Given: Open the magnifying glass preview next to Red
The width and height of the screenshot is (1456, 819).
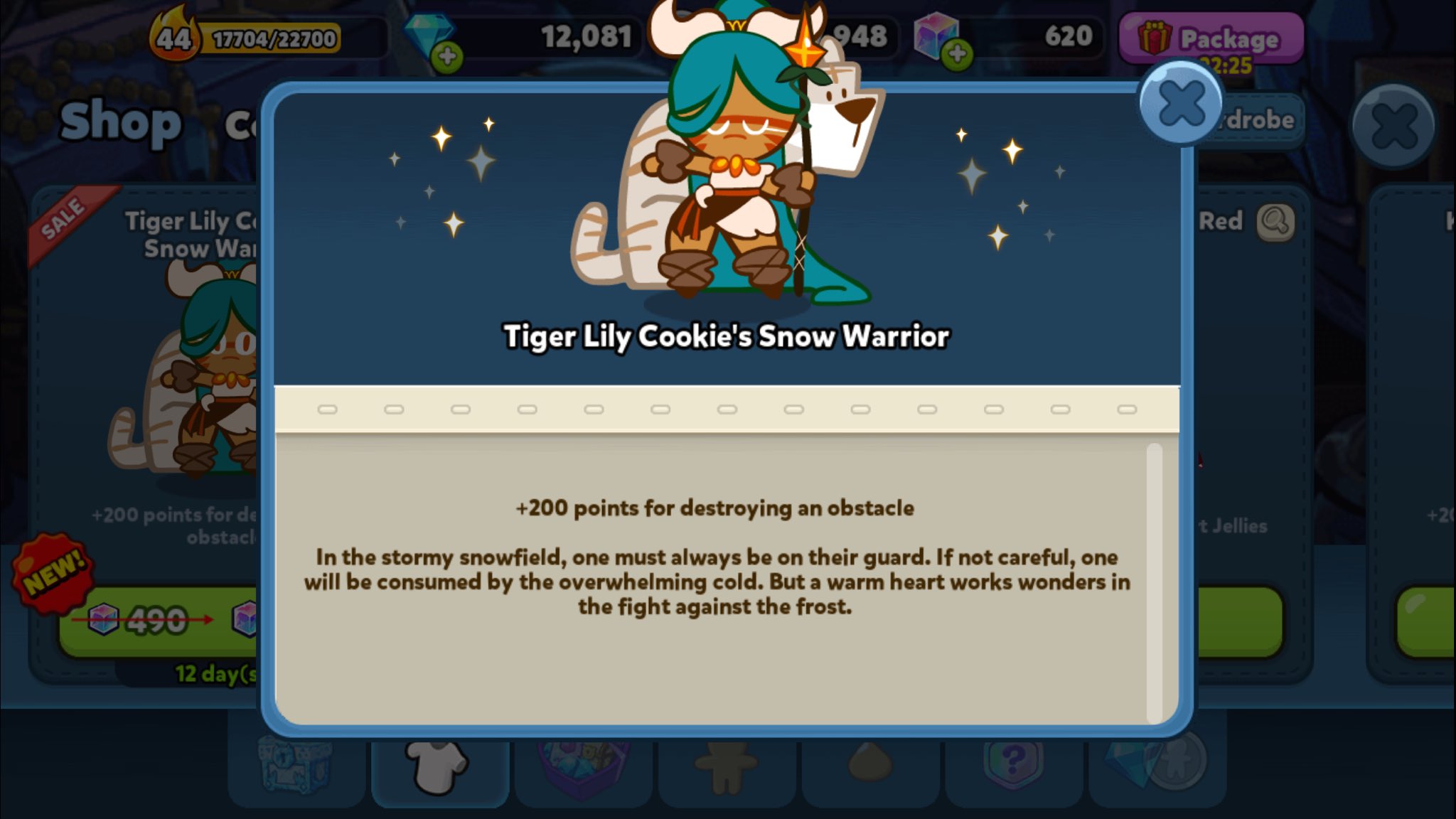Looking at the screenshot, I should pos(1278,221).
